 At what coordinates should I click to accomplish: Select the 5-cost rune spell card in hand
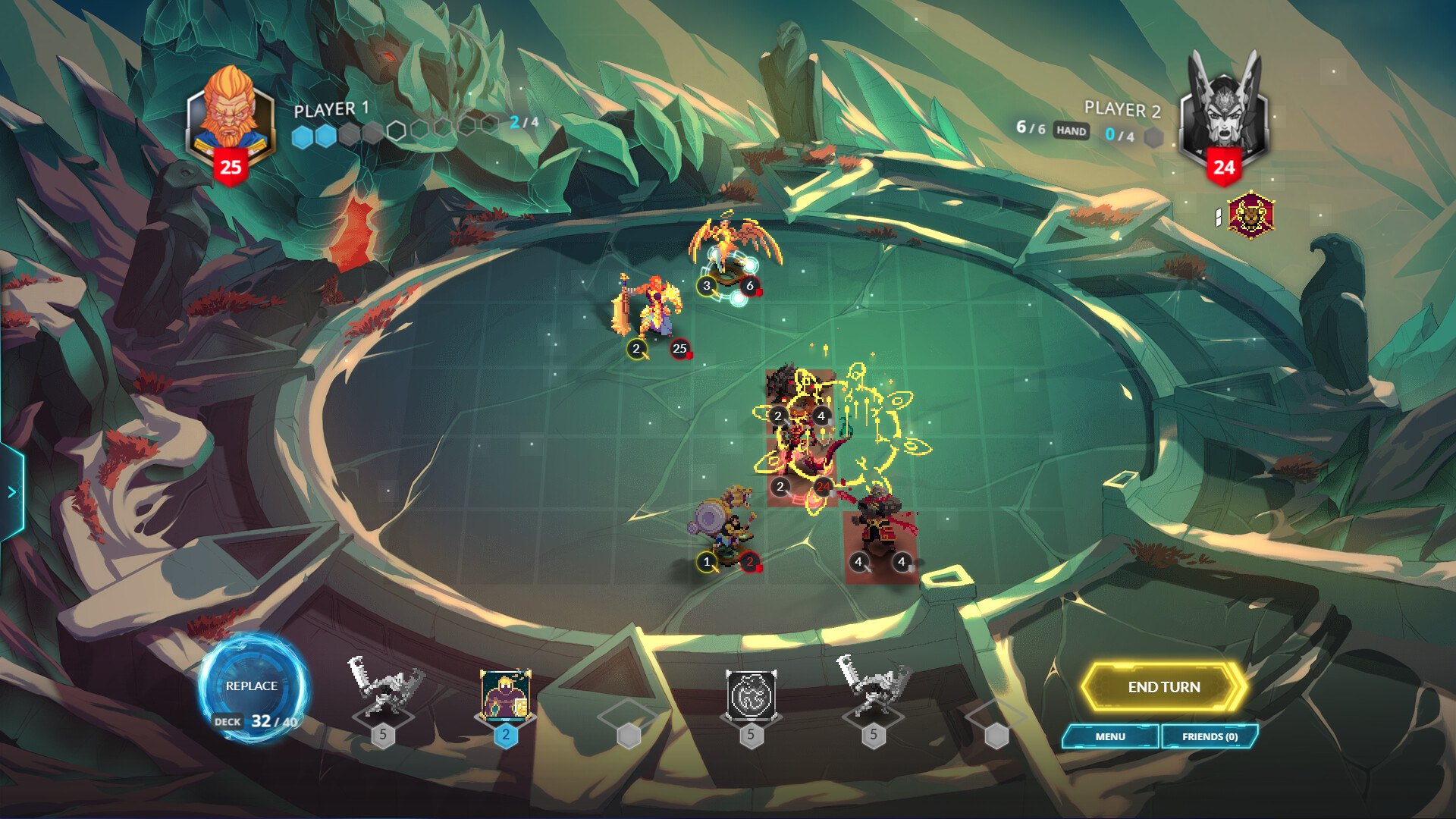[751, 695]
